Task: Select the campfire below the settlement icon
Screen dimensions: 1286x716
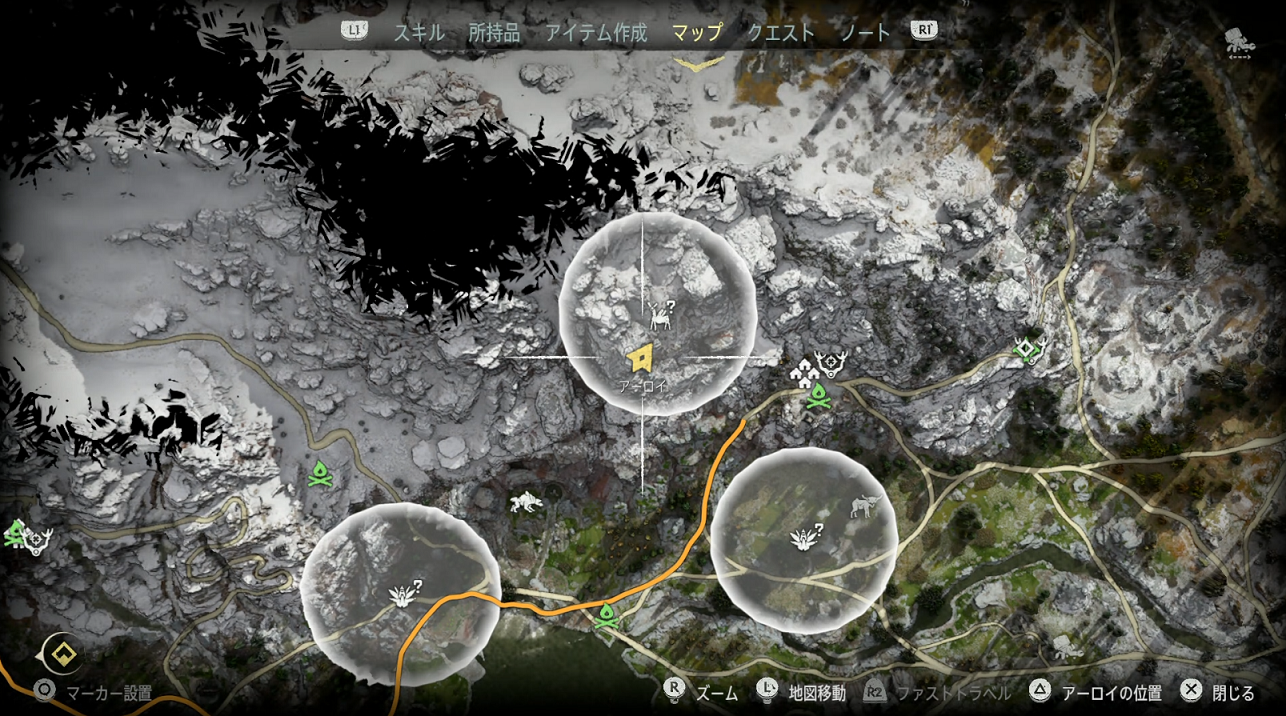Action: point(819,396)
